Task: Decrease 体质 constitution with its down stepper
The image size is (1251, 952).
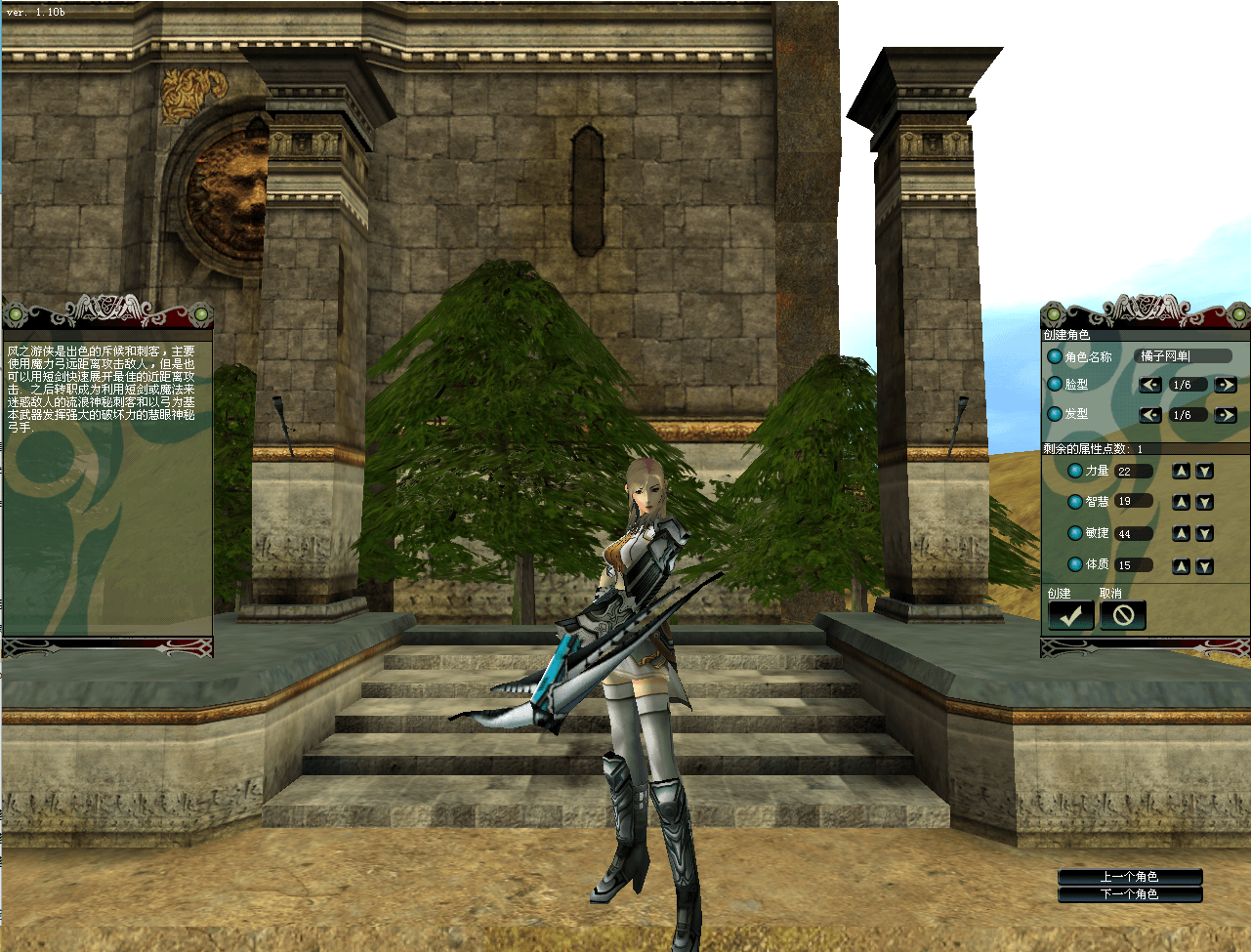Action: [1204, 564]
